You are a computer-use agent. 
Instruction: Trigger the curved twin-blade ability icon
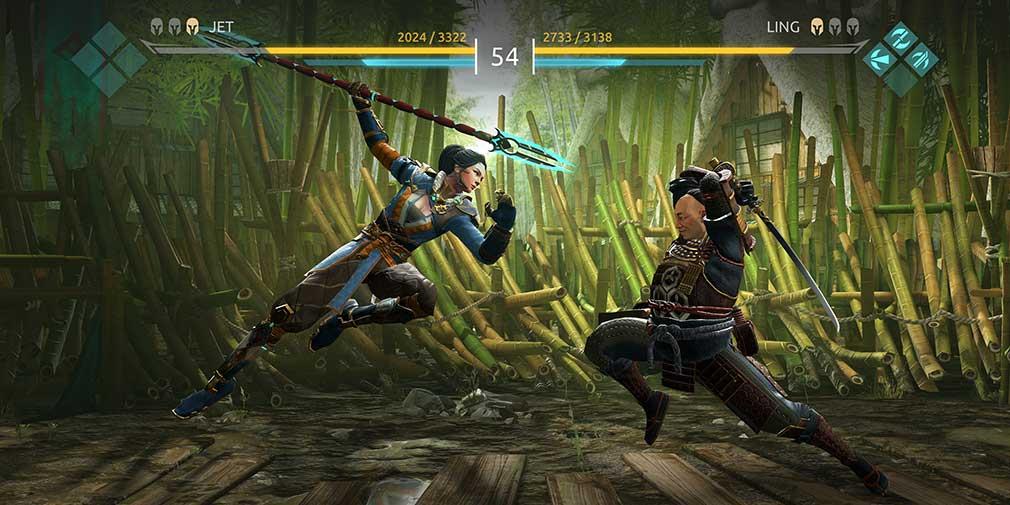(x=921, y=59)
